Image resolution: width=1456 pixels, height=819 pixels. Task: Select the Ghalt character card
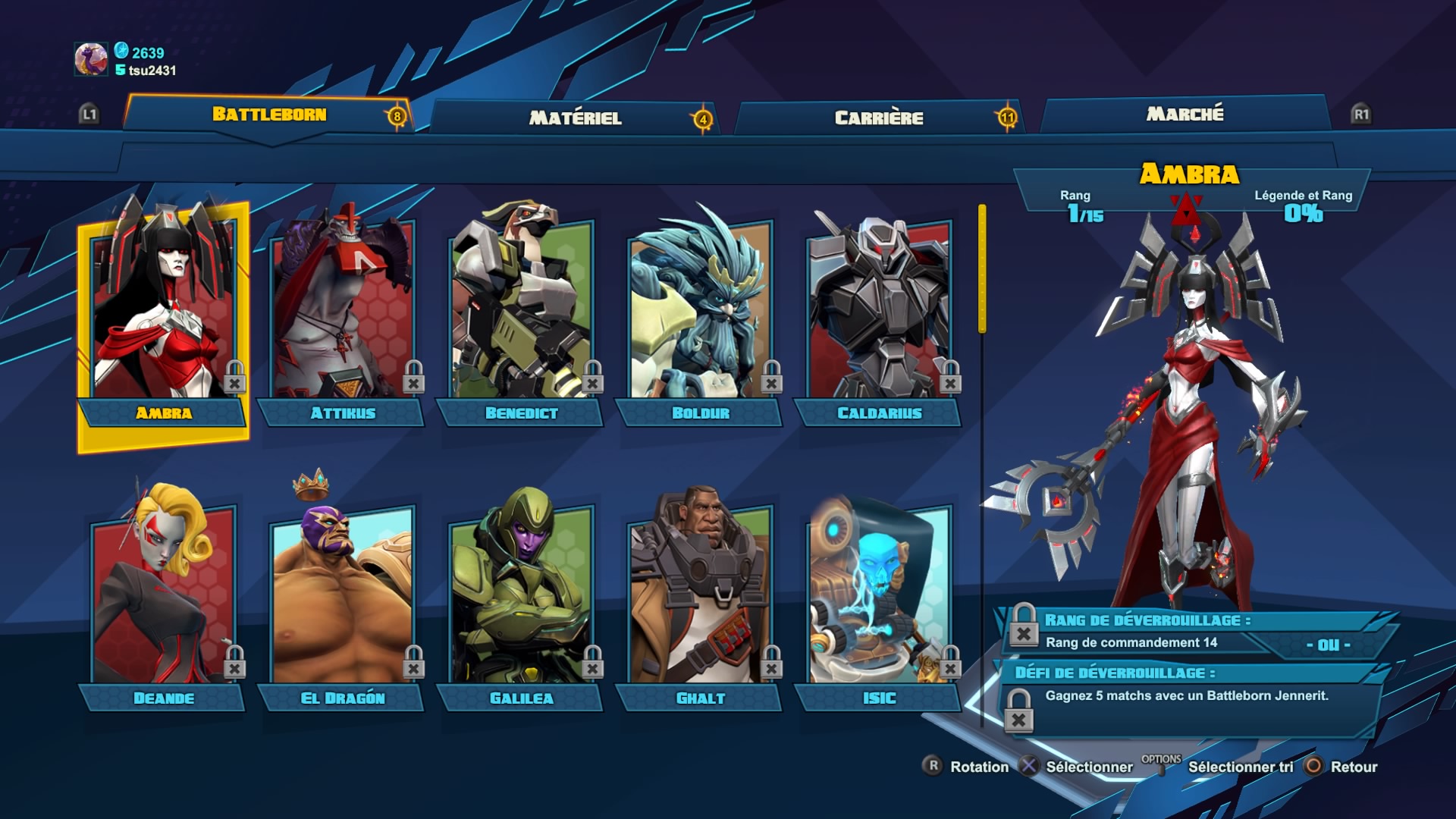click(x=700, y=599)
